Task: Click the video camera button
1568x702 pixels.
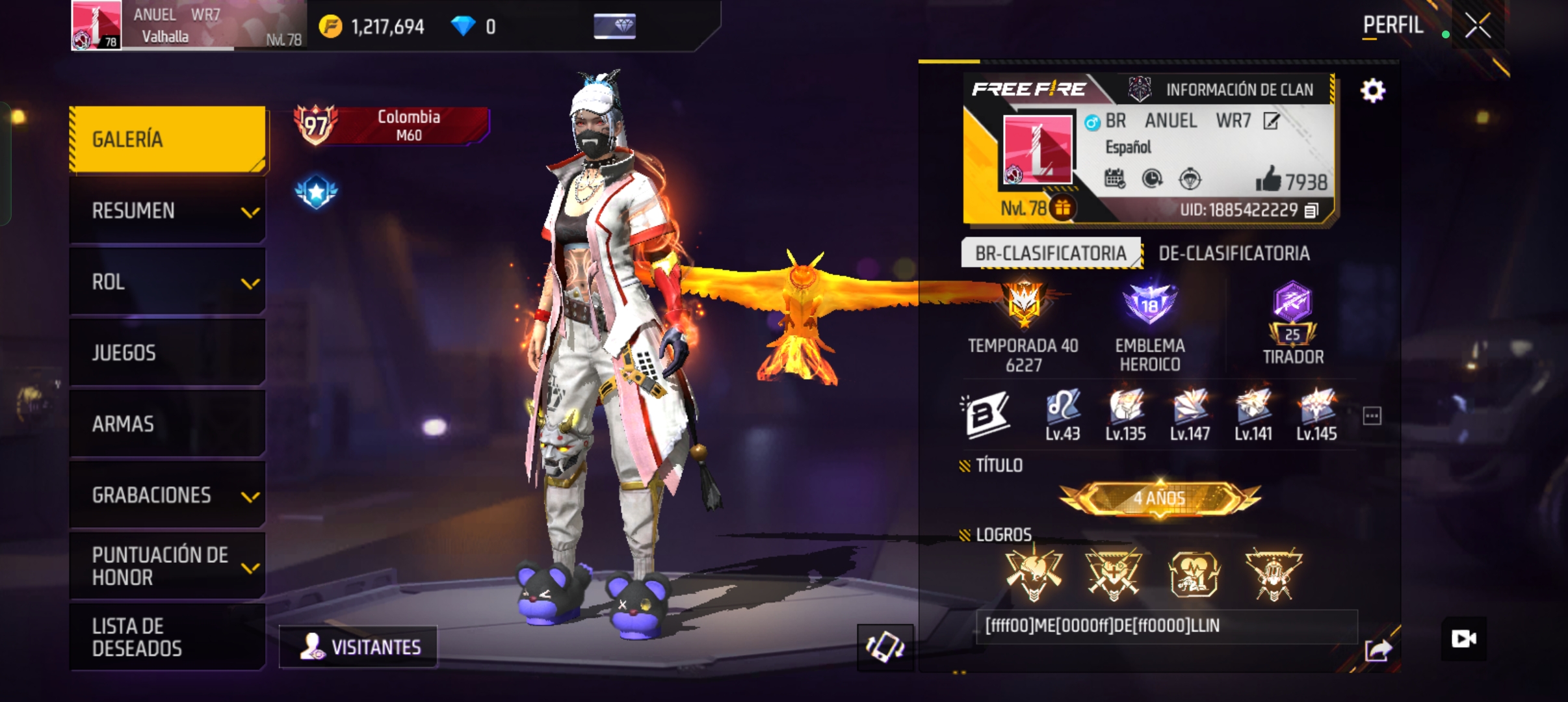Action: (x=1463, y=639)
